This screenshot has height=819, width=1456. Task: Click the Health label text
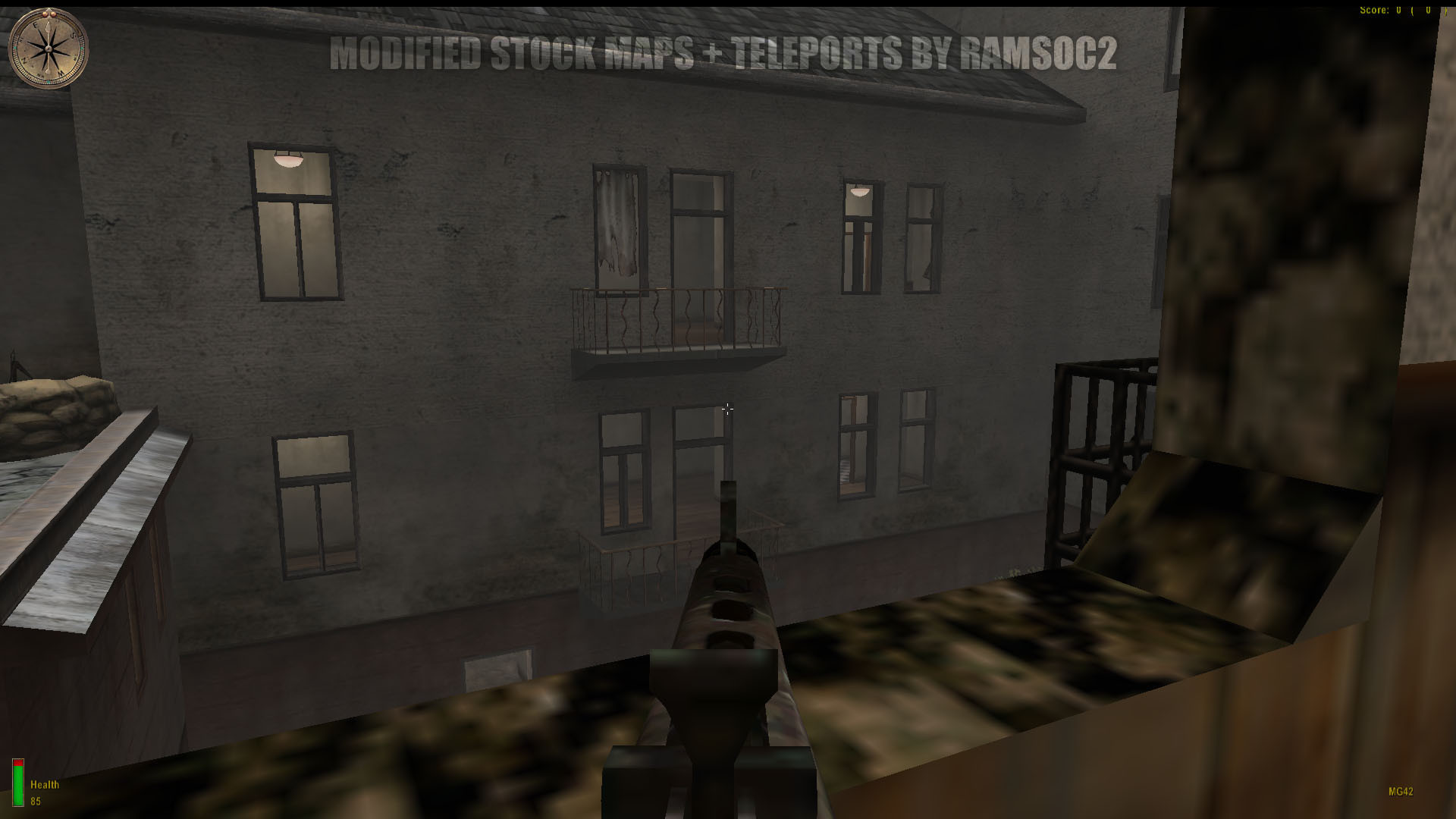point(44,784)
